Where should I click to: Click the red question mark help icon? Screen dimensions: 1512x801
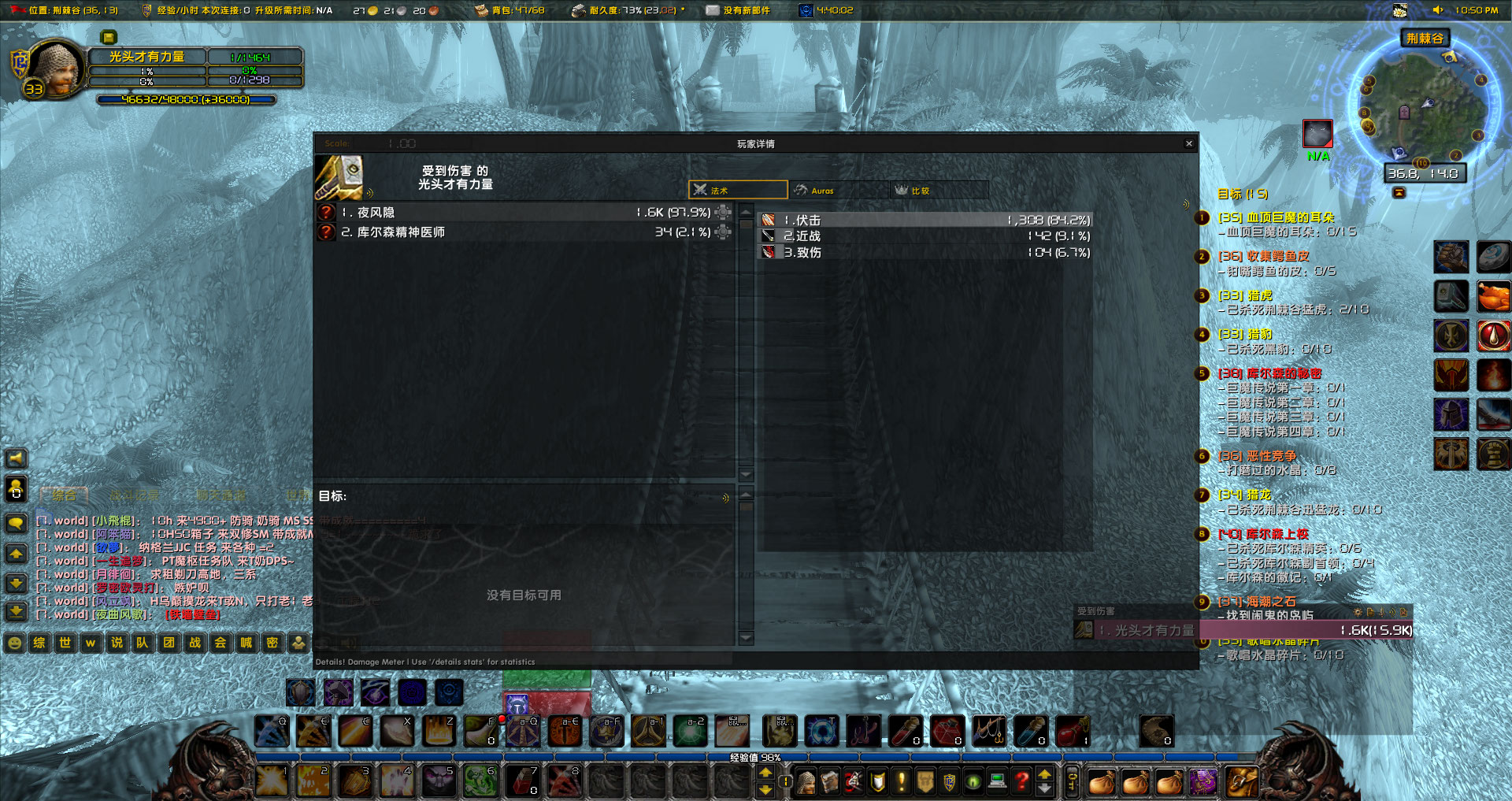[x=1021, y=781]
